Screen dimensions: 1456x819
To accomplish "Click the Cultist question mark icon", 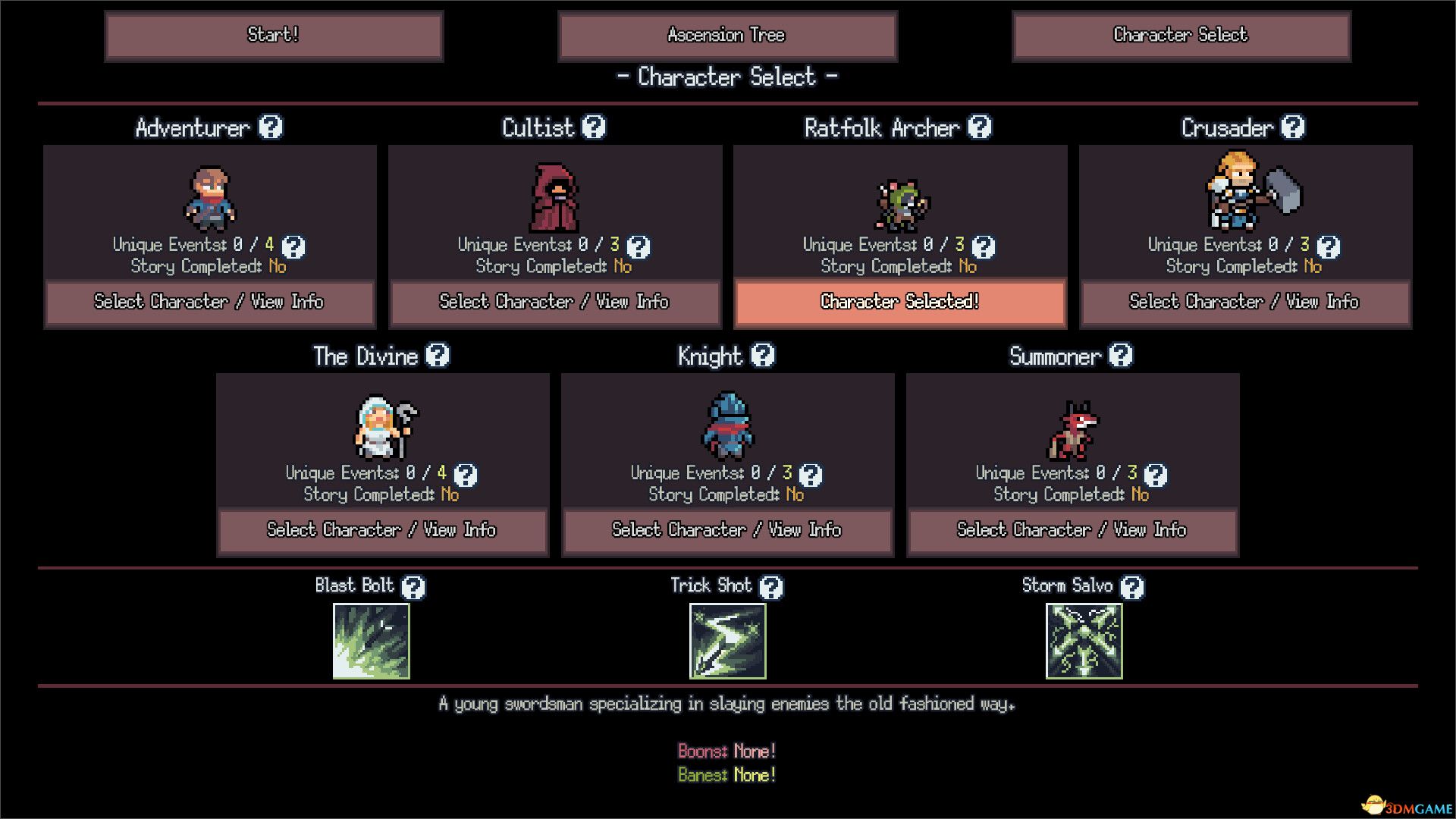I will click(x=594, y=127).
